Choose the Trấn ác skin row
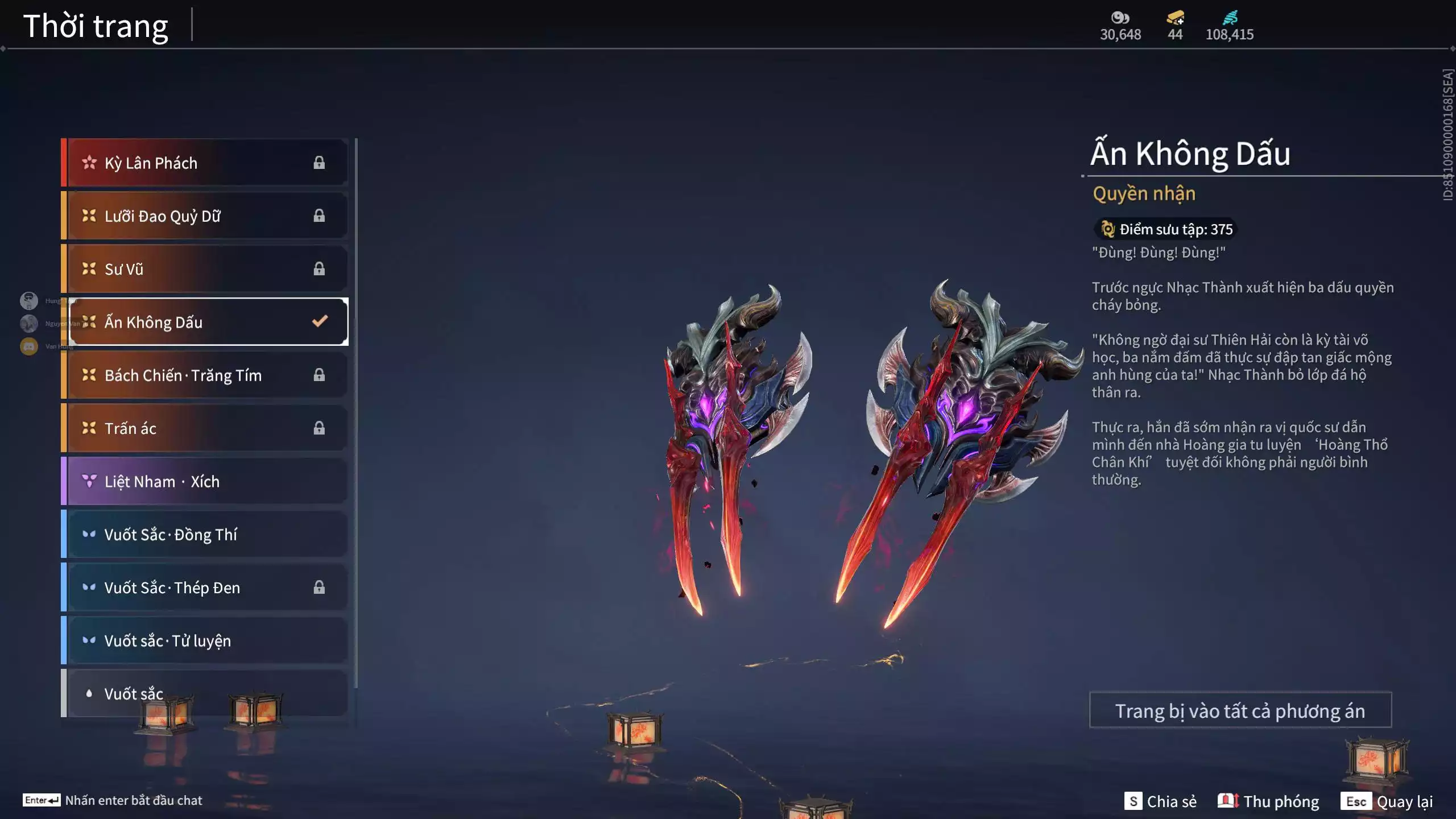 pyautogui.click(x=205, y=428)
